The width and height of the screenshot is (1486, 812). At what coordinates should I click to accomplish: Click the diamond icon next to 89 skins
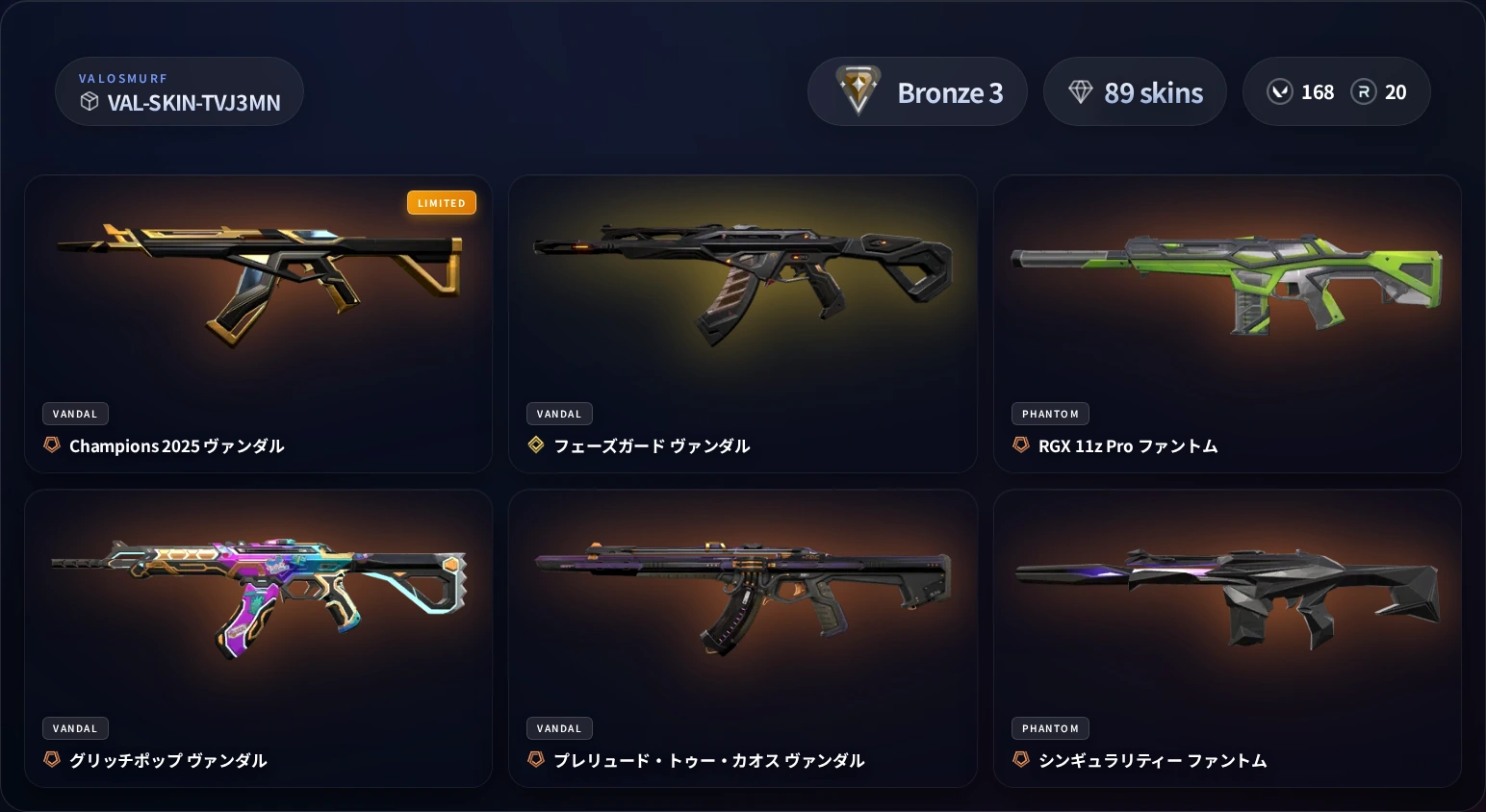coord(1082,90)
